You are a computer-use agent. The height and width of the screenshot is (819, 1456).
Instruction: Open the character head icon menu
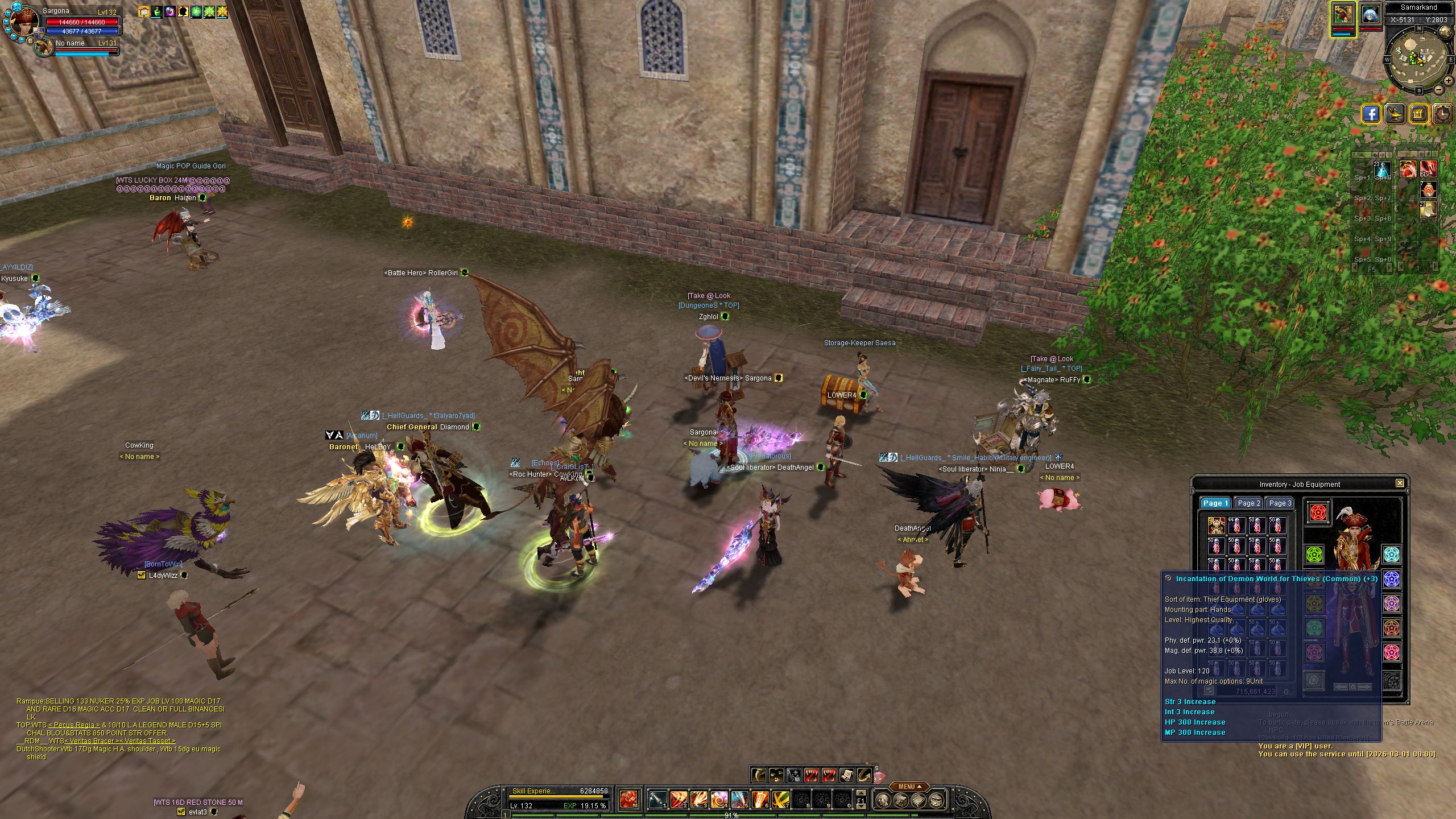882,801
